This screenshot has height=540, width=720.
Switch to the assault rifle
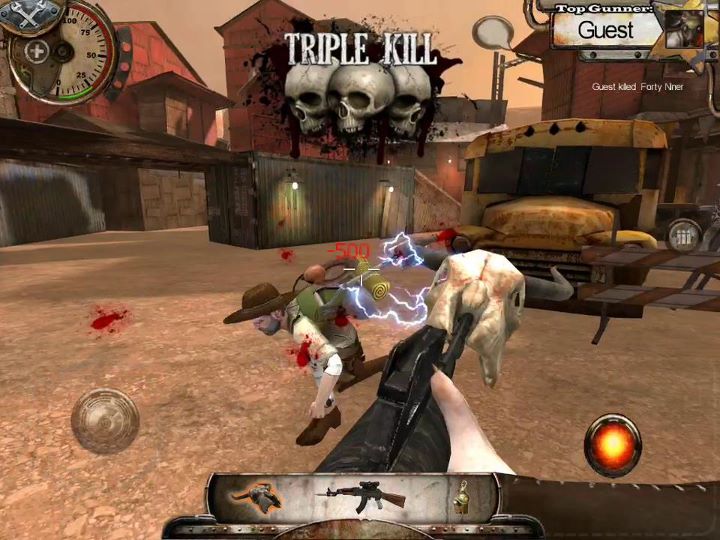360,495
